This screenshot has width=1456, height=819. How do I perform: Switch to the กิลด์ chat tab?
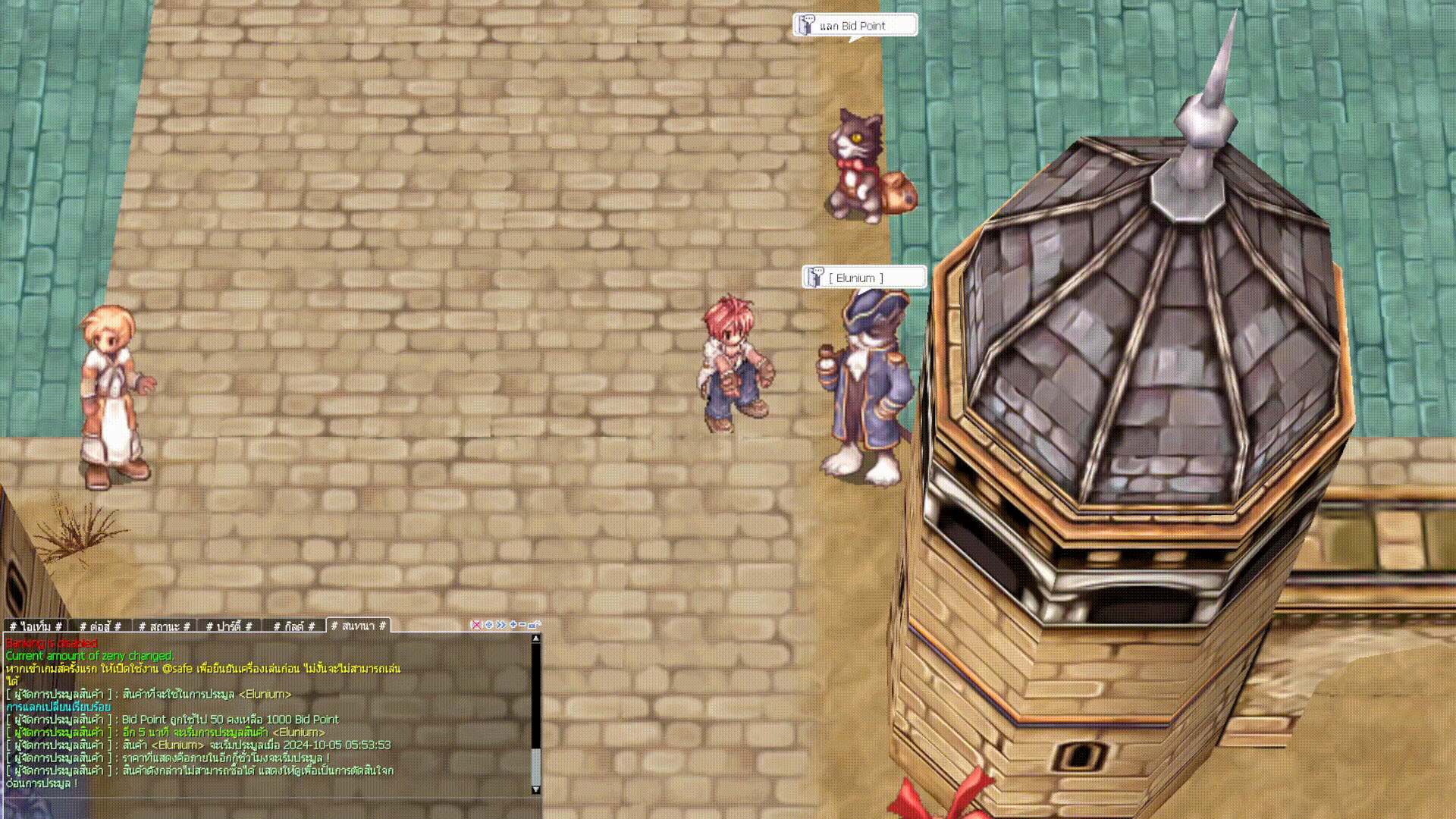[x=293, y=626]
